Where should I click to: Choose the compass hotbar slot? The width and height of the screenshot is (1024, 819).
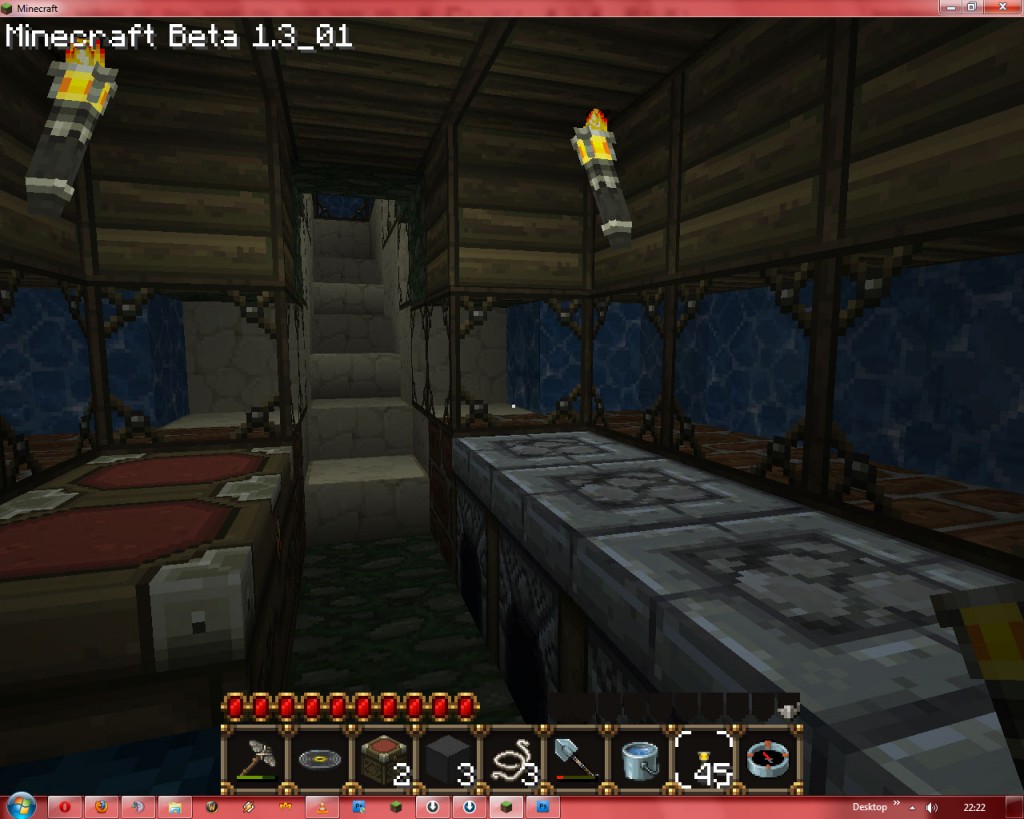pos(767,759)
